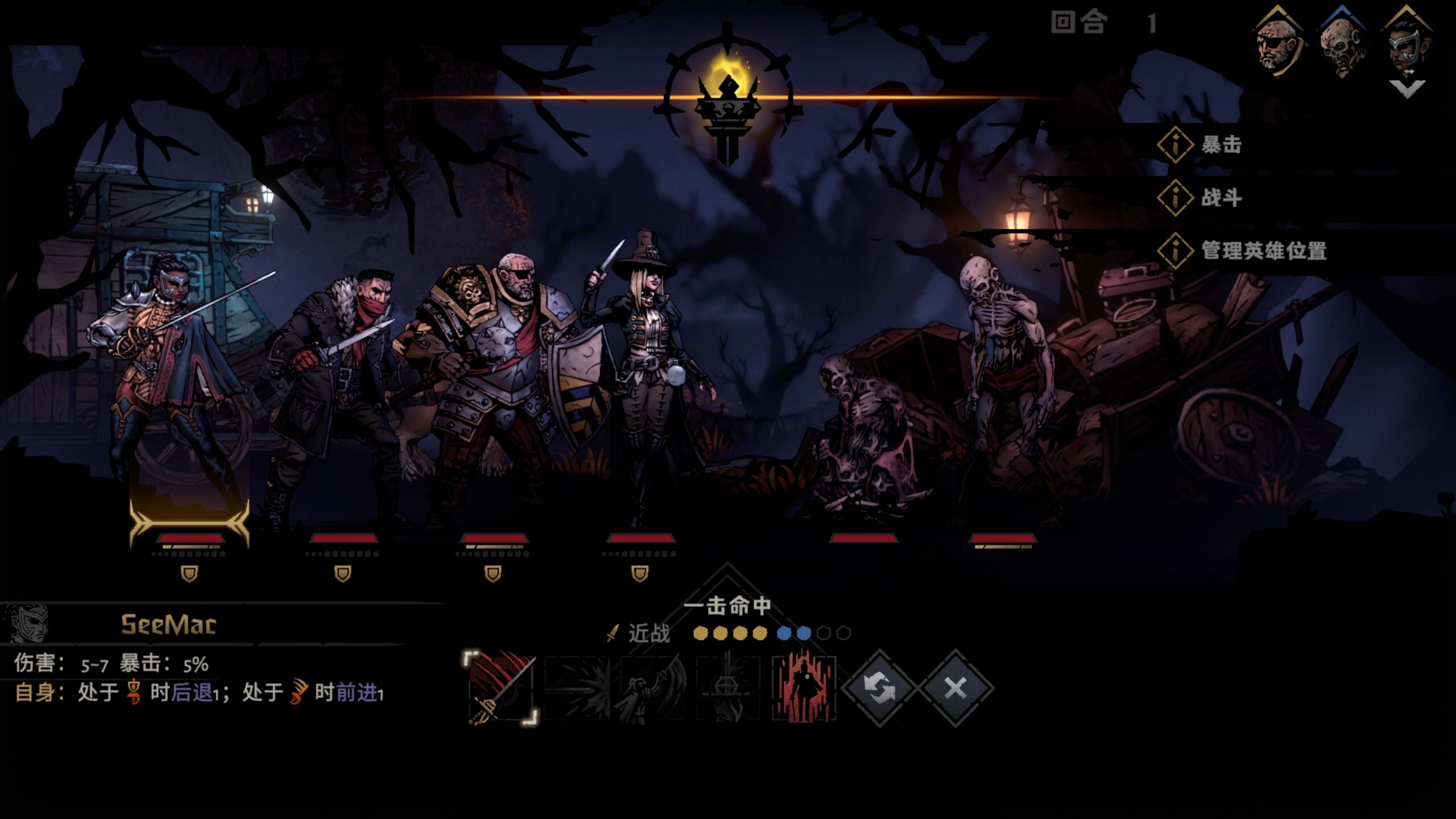Expand the turn order down arrow
The width and height of the screenshot is (1456, 819).
coord(1407,88)
